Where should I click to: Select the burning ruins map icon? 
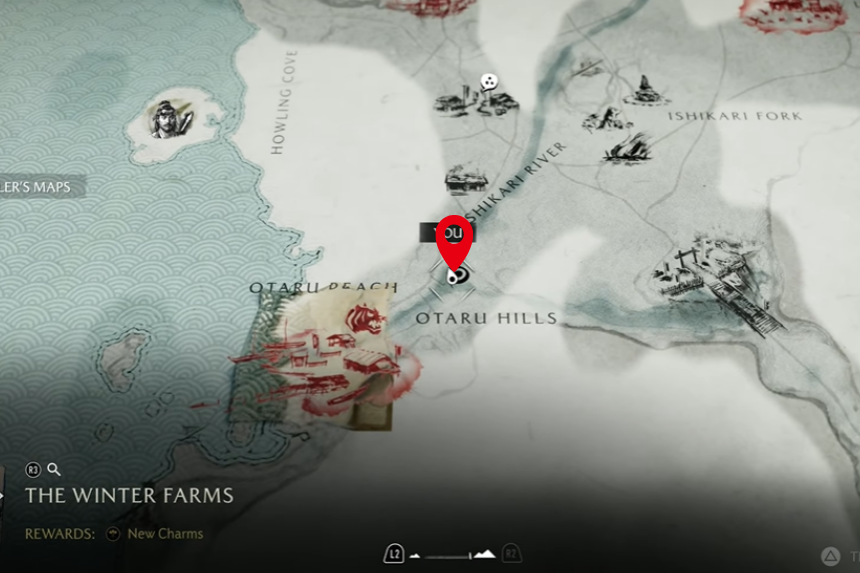(628, 148)
